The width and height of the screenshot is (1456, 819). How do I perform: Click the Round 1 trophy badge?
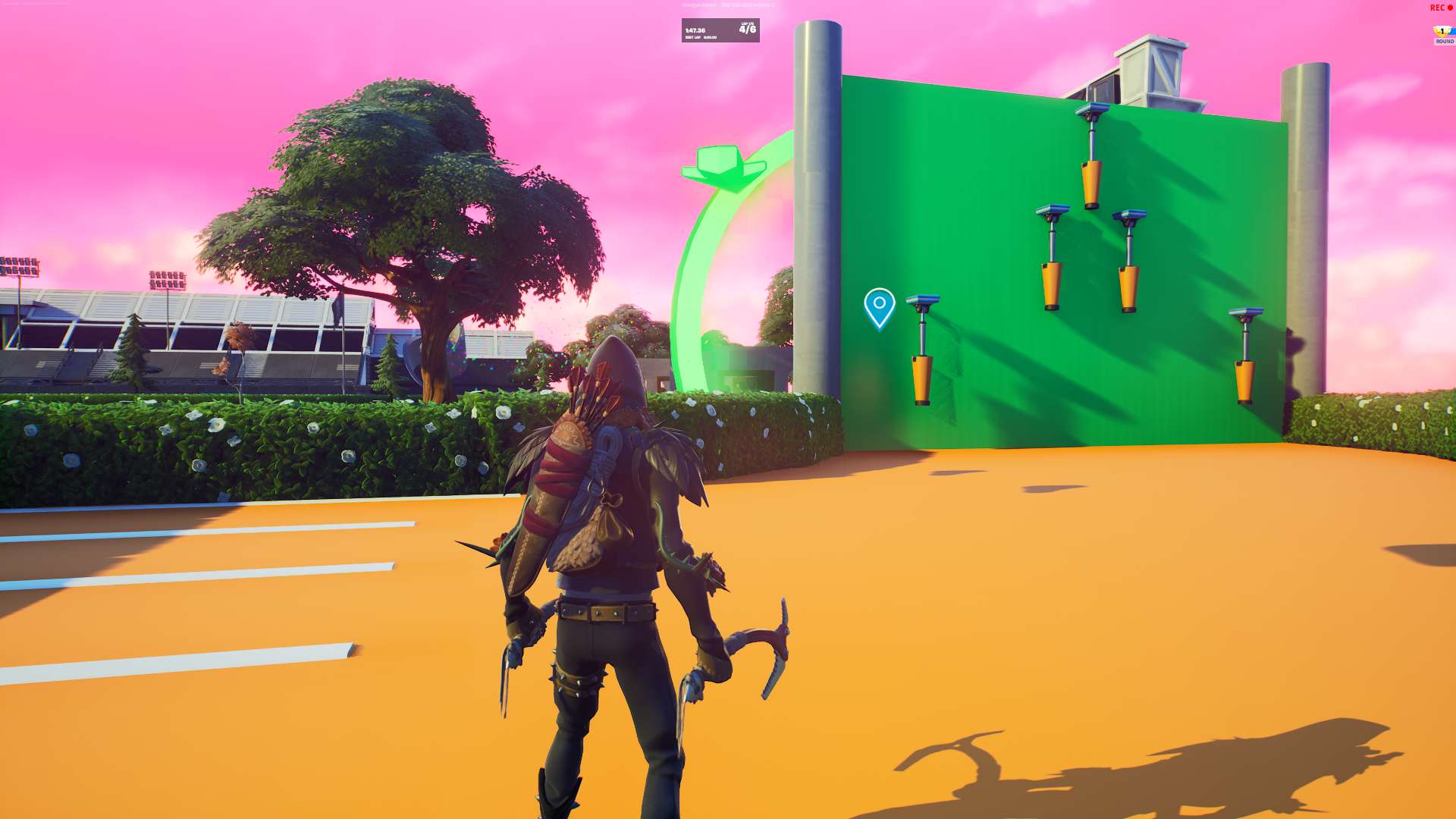(1442, 30)
